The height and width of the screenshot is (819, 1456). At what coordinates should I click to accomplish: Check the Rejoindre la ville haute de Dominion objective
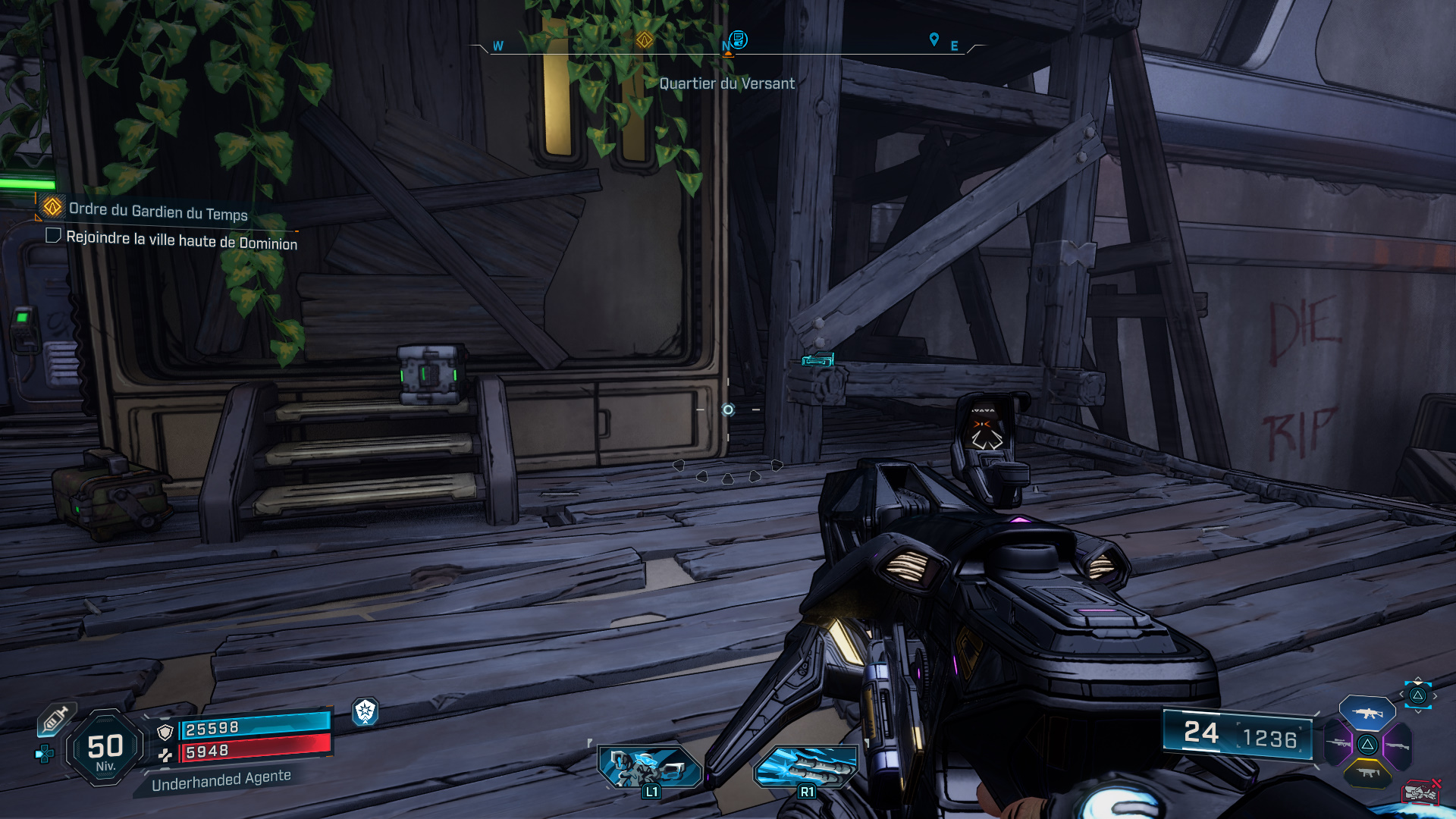click(52, 236)
